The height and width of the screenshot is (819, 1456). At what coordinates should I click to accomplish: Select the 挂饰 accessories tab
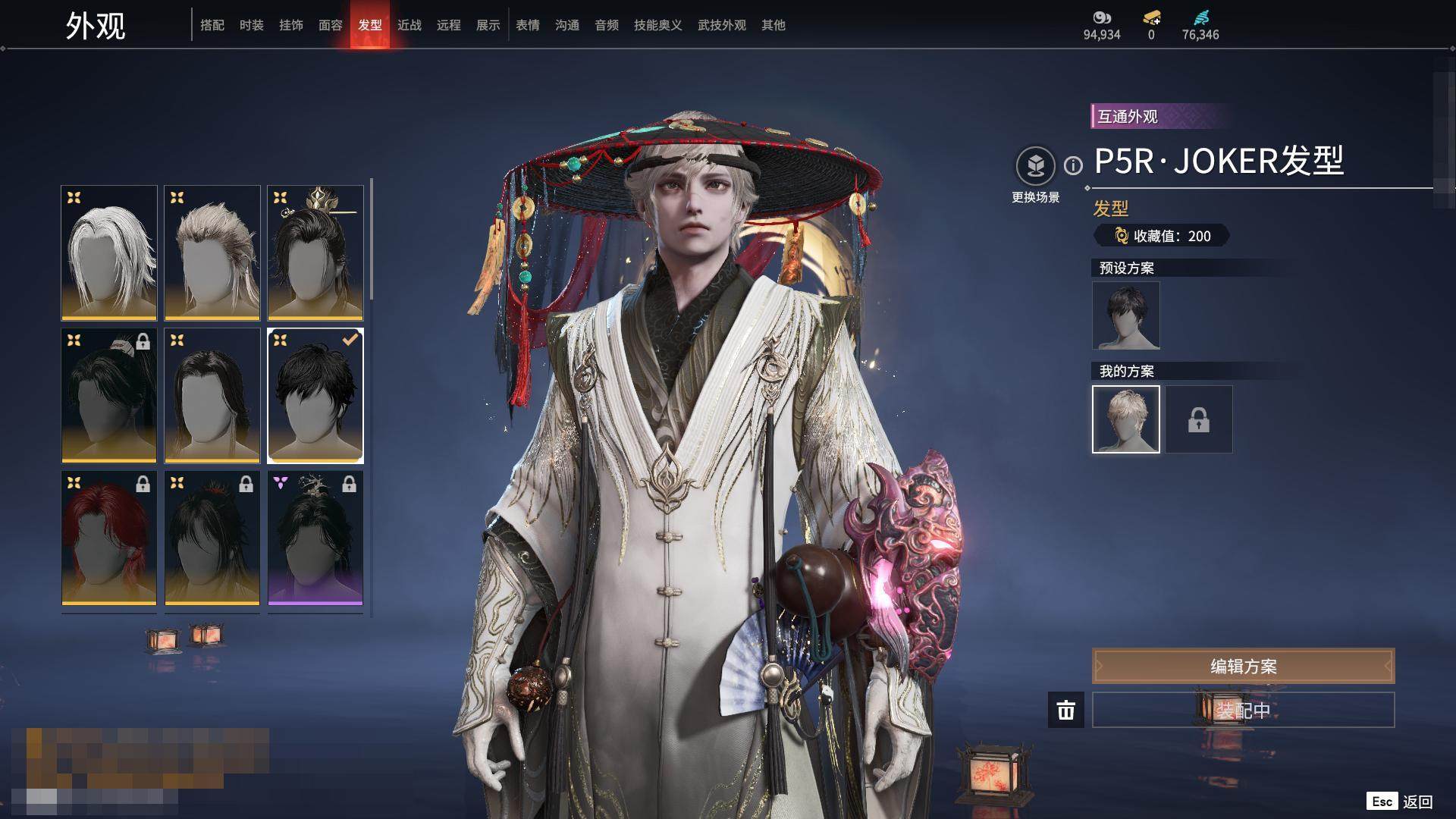pos(291,25)
